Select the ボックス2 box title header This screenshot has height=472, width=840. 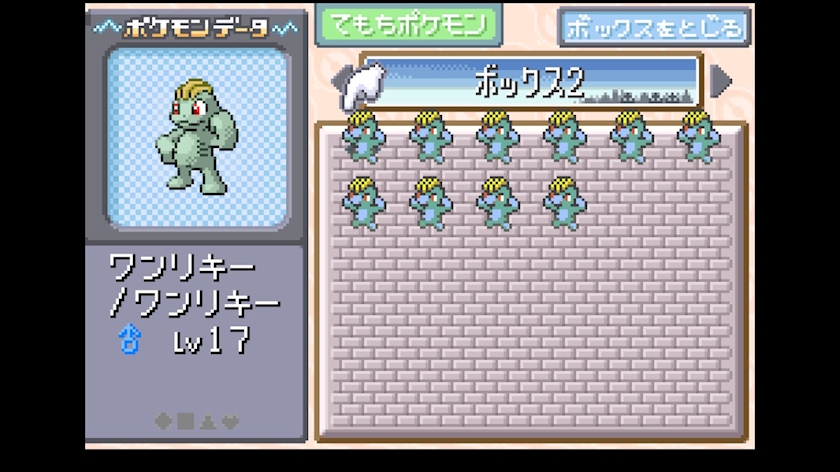(x=530, y=82)
